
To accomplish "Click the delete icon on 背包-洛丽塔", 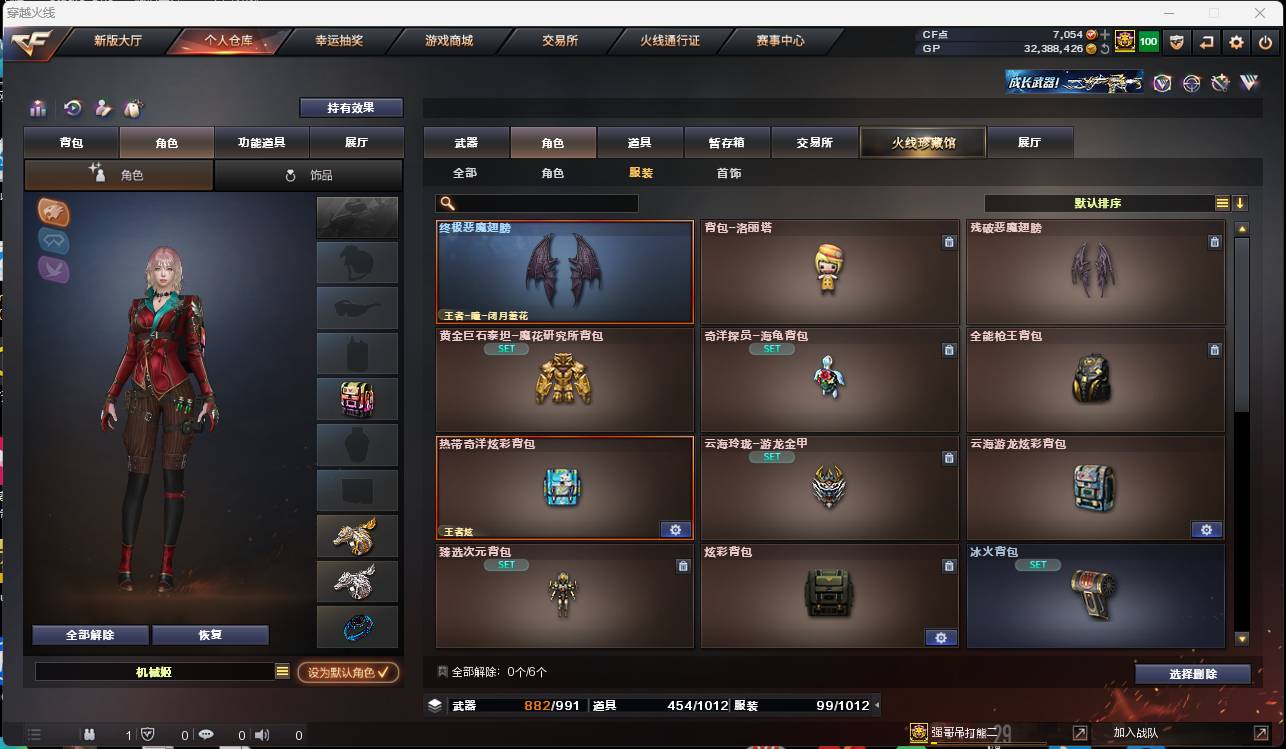I will pyautogui.click(x=948, y=242).
